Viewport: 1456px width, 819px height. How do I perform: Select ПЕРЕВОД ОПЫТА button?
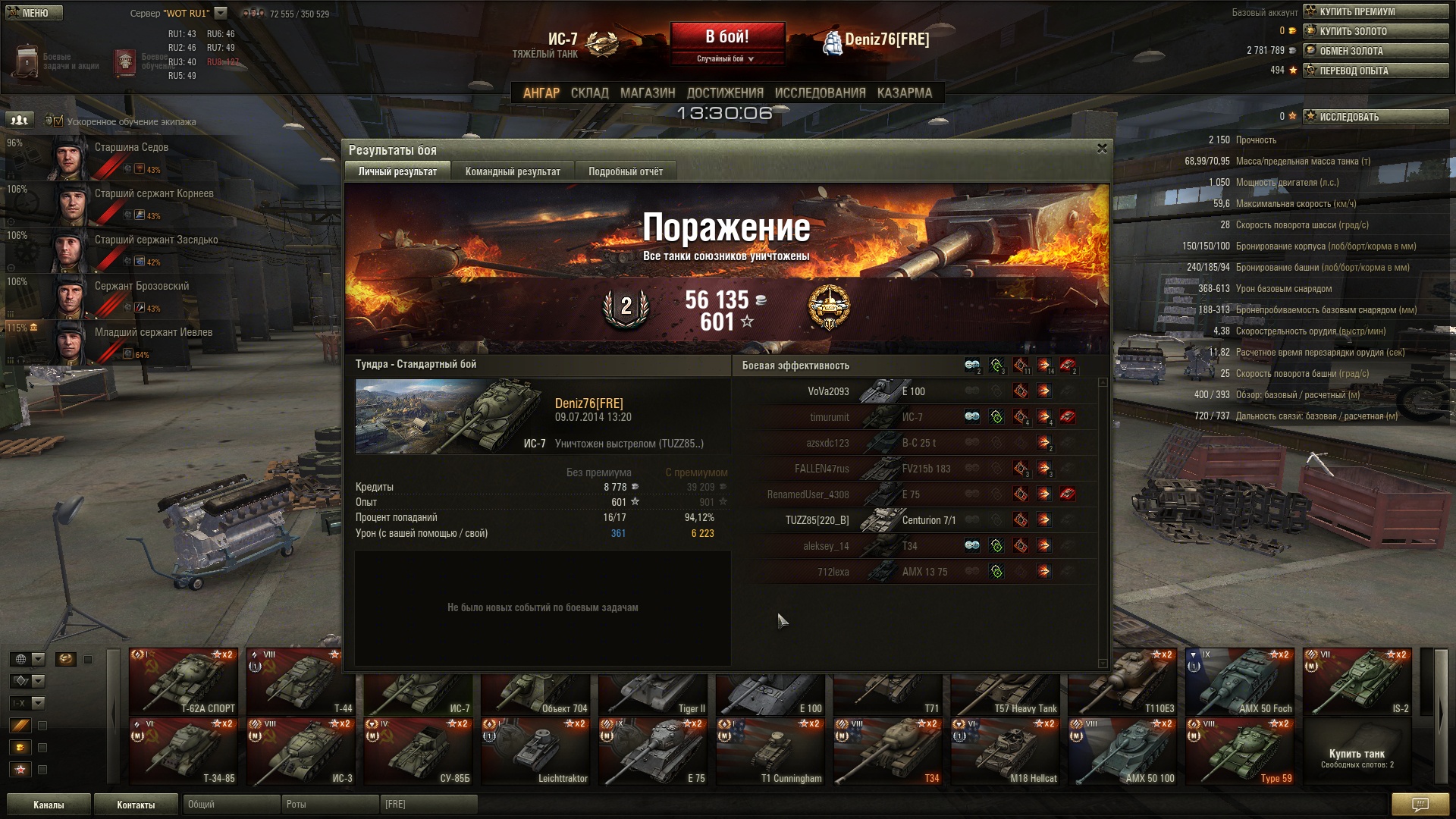click(1376, 71)
